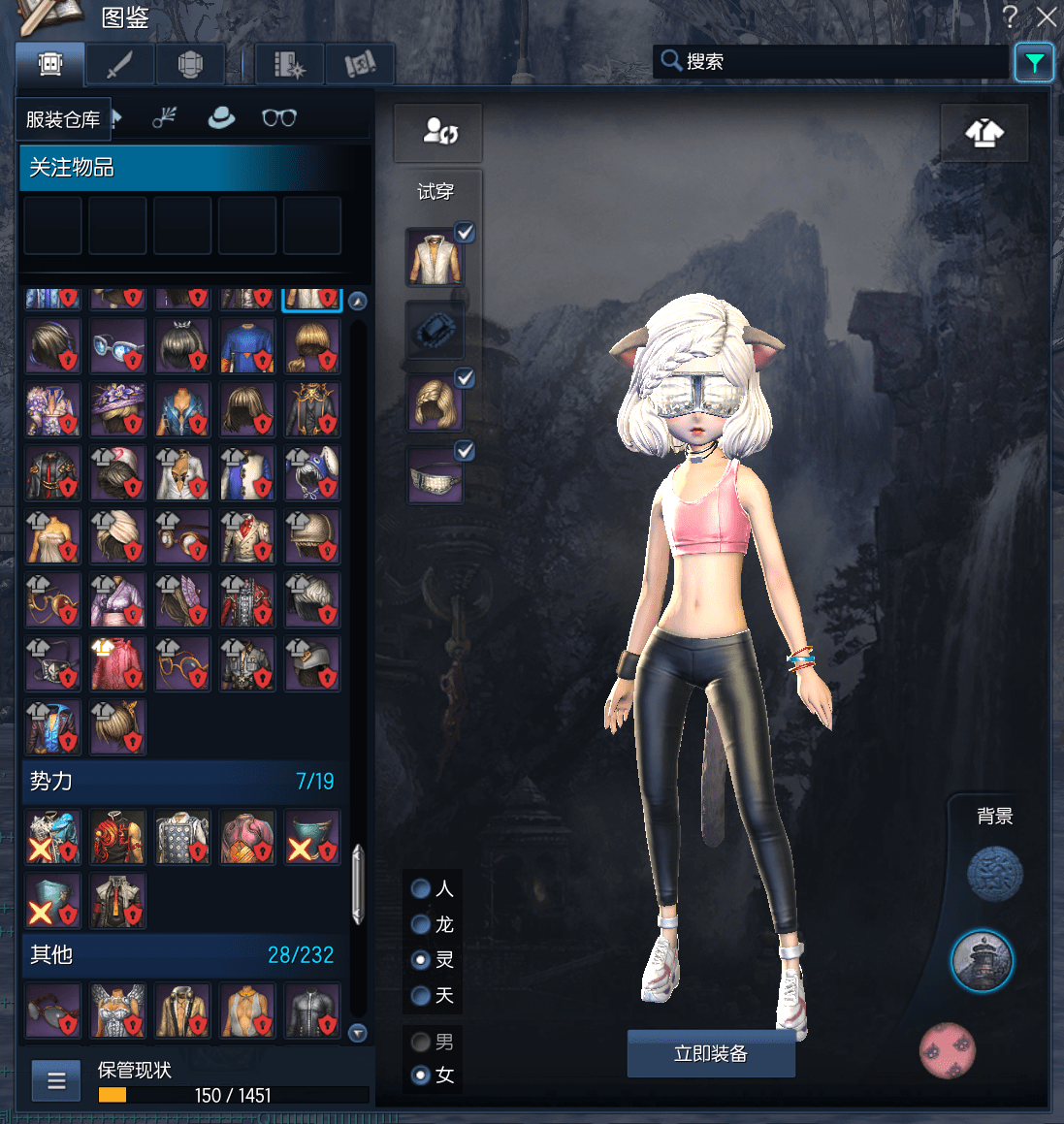Click the shirt icon button top right
Image resolution: width=1064 pixels, height=1124 pixels.
click(983, 133)
